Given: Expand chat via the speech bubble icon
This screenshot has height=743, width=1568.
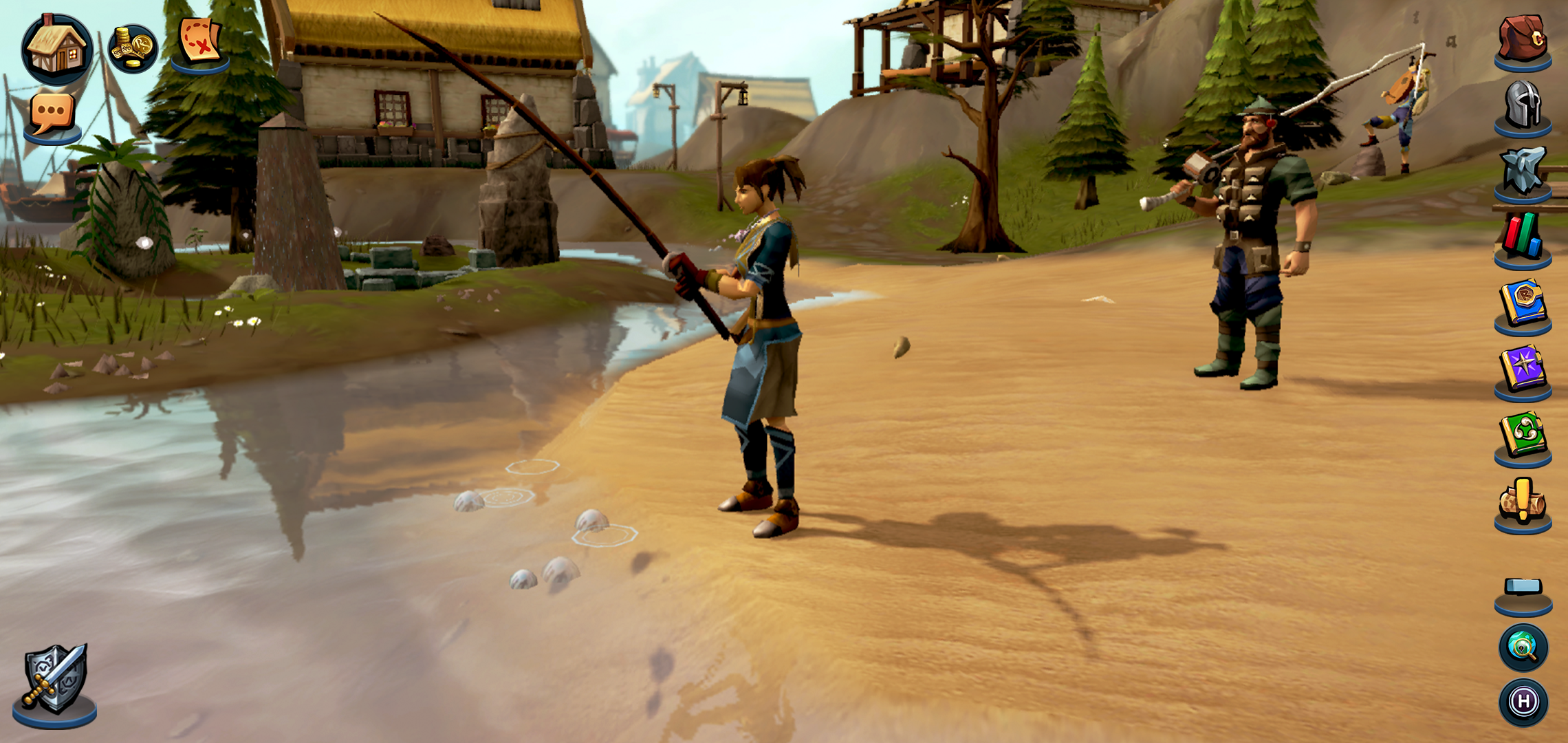Looking at the screenshot, I should [52, 111].
